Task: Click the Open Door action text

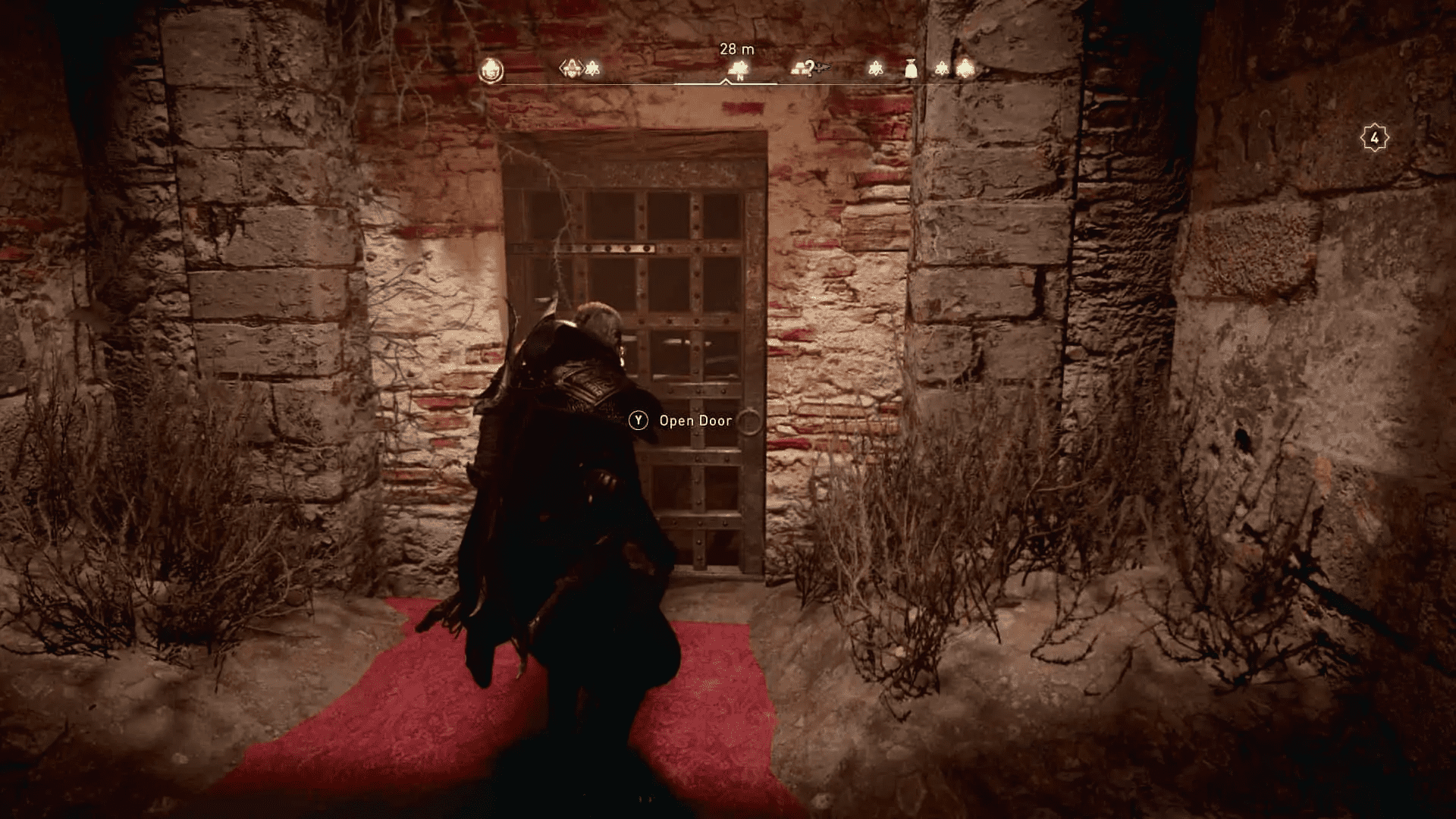Action: click(x=695, y=419)
